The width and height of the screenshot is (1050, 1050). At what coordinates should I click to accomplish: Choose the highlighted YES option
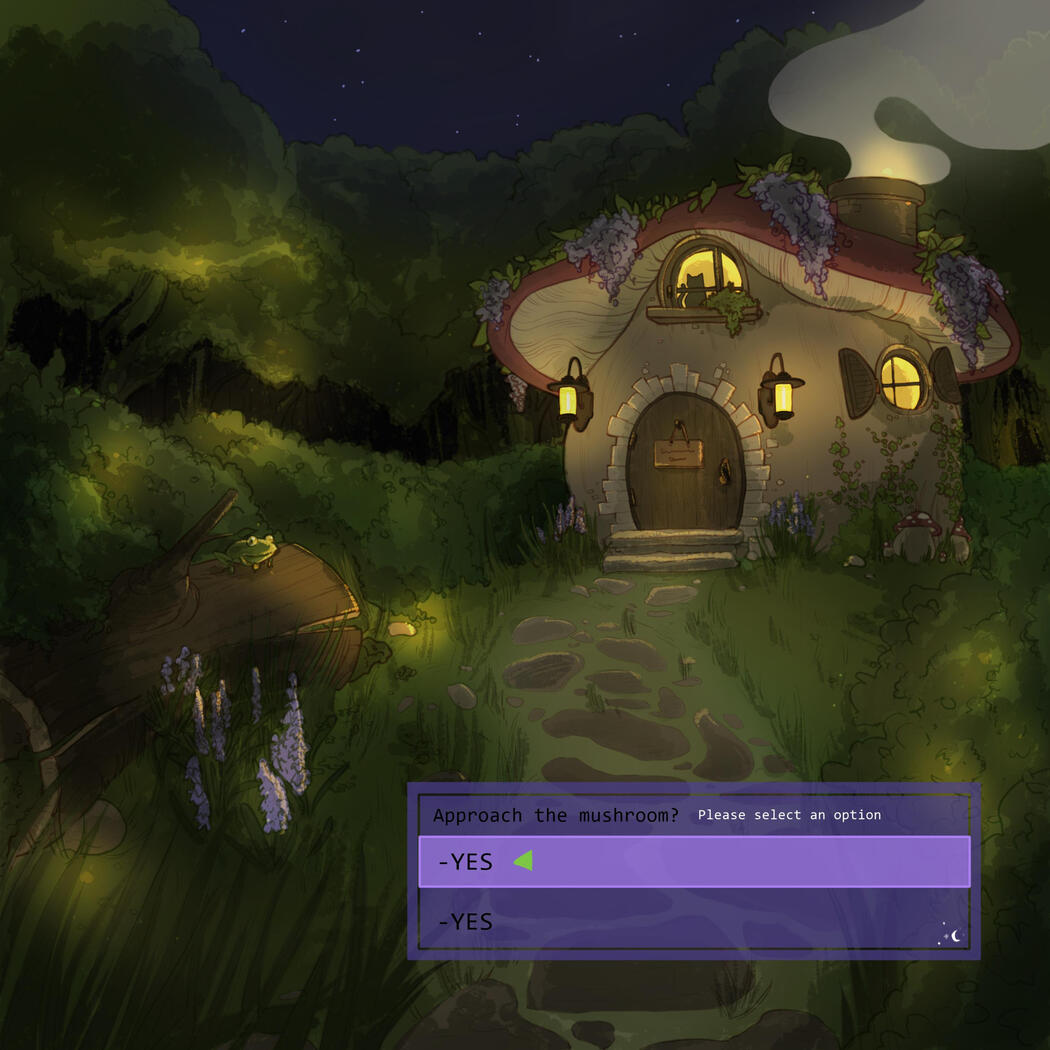point(693,862)
